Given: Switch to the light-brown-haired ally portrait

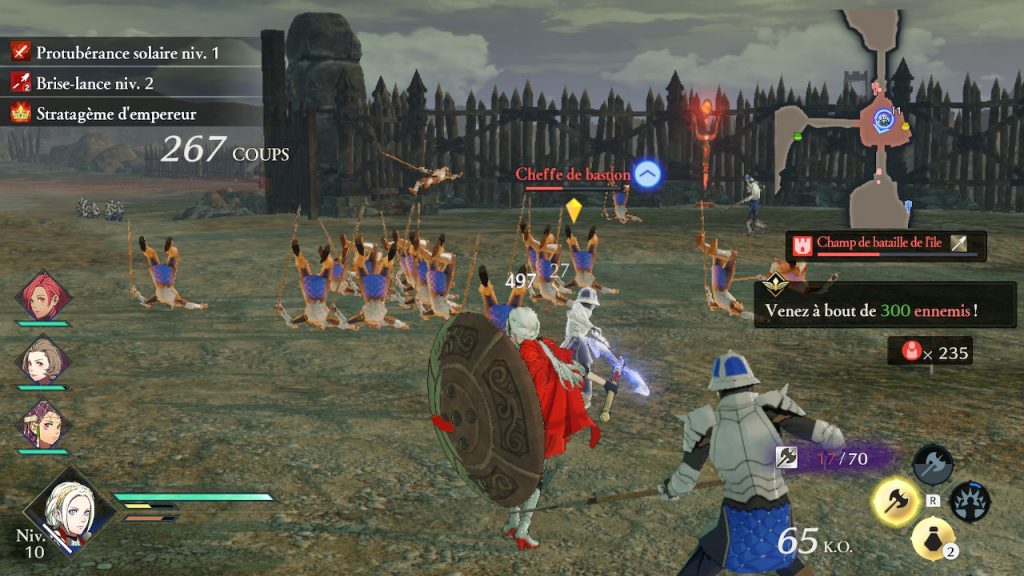Looking at the screenshot, I should [x=43, y=360].
